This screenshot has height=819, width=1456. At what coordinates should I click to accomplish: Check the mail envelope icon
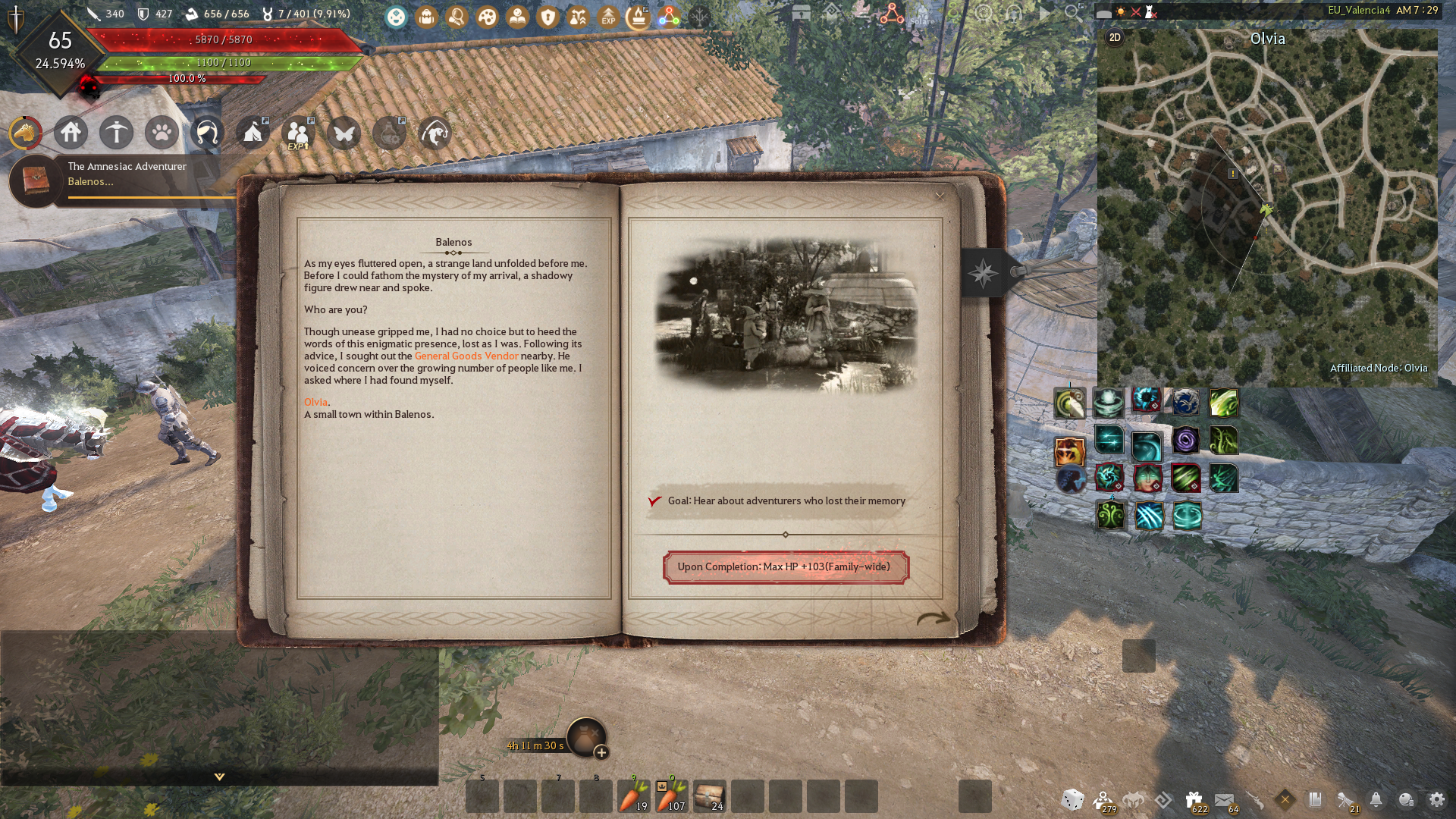1224,799
